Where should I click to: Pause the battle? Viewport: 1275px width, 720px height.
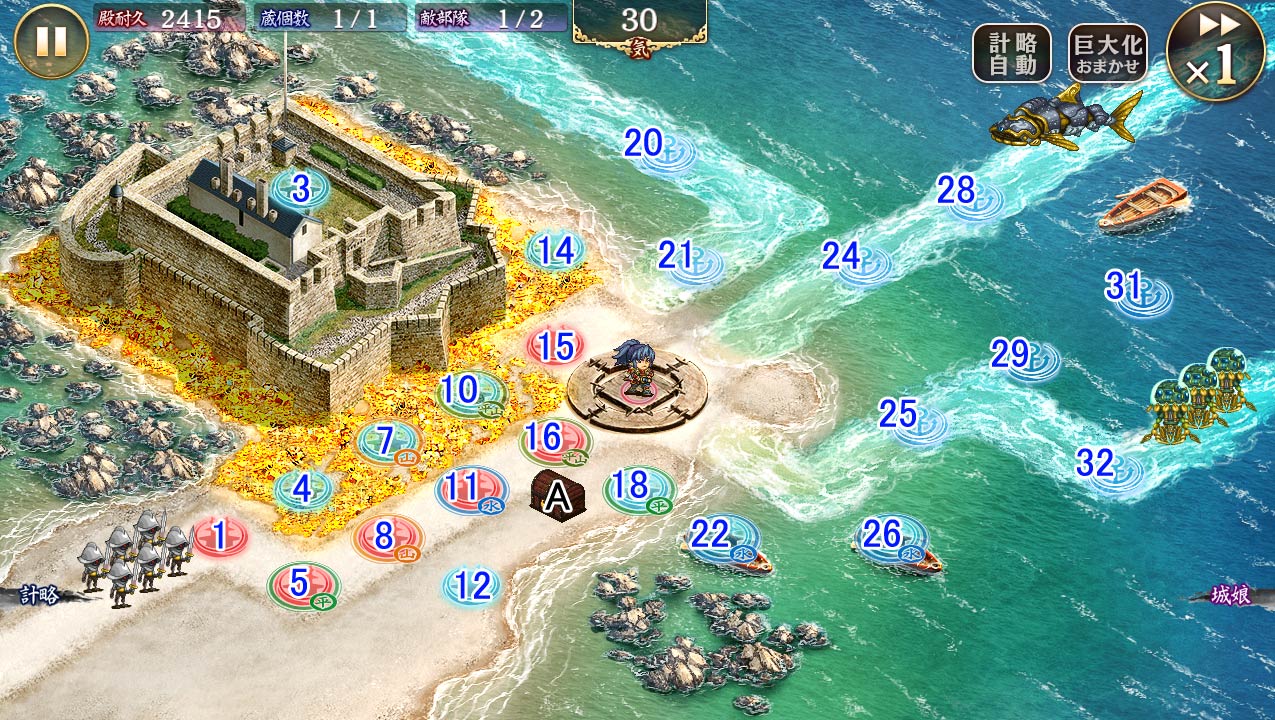pyautogui.click(x=52, y=42)
